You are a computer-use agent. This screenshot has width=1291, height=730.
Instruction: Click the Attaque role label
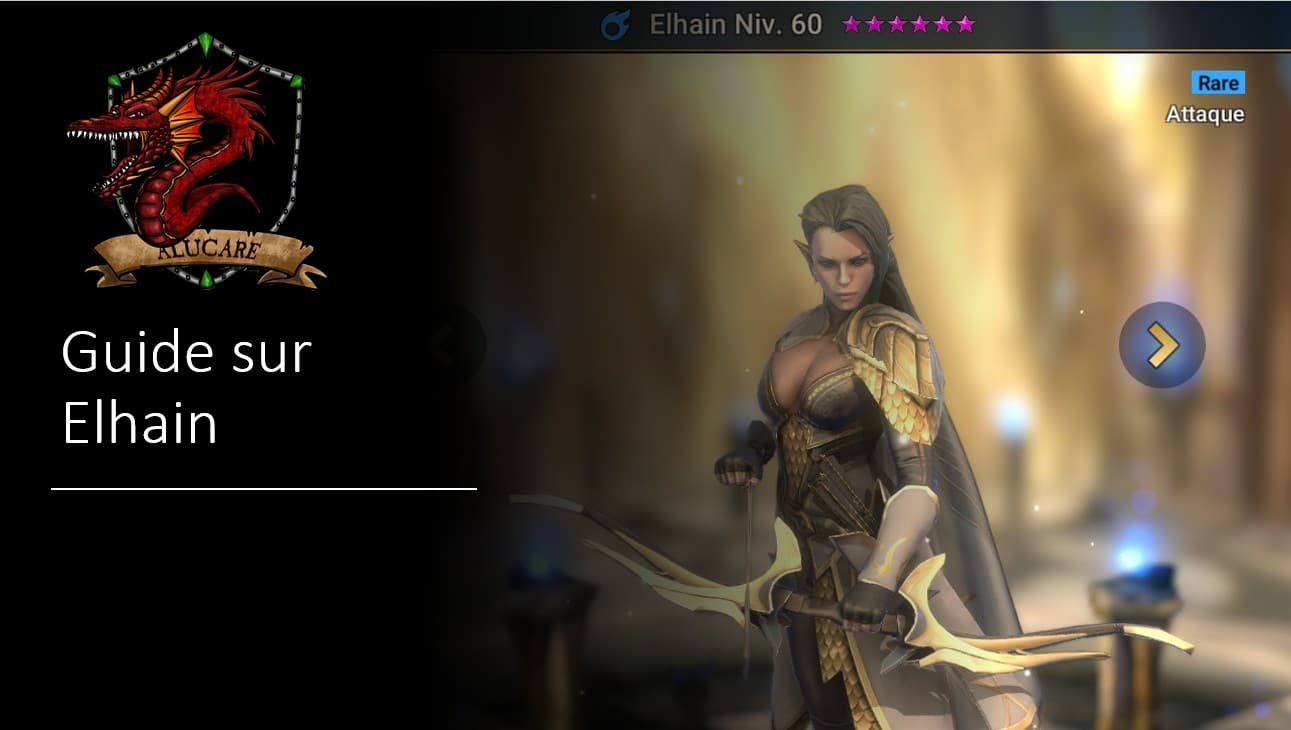tap(1205, 114)
